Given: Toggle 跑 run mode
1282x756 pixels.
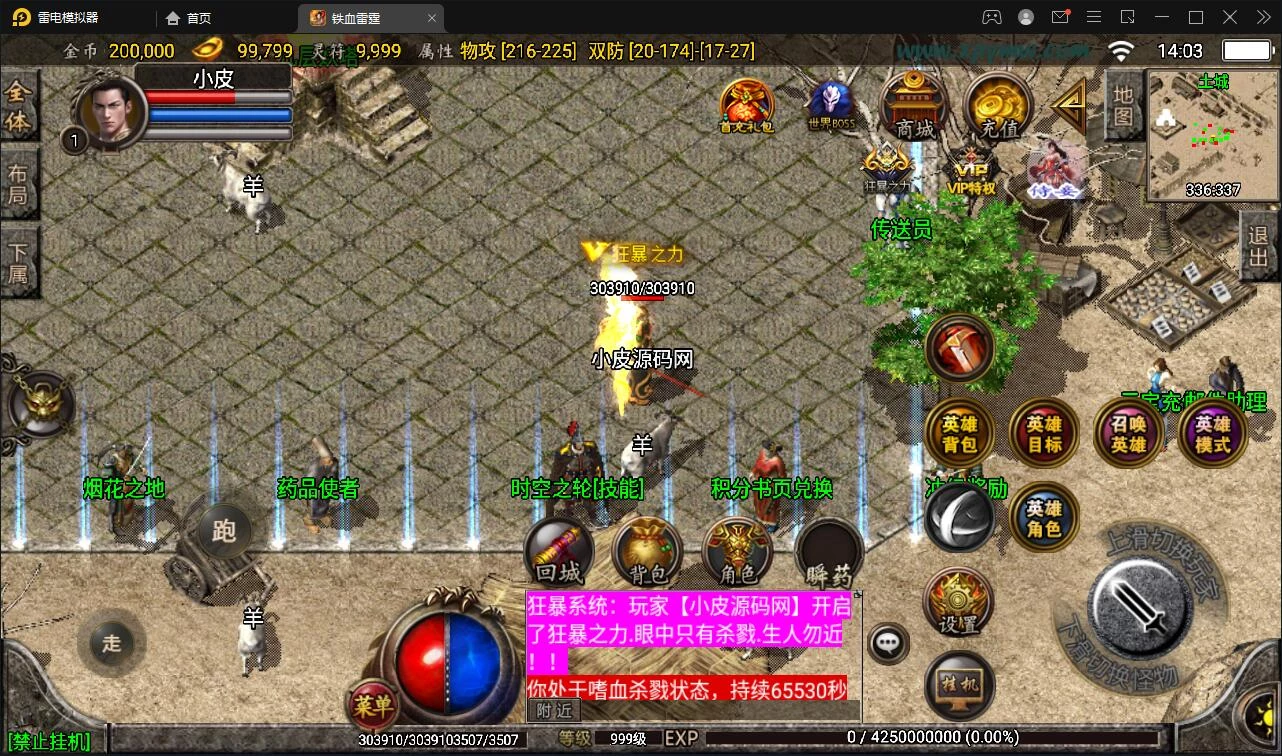Looking at the screenshot, I should [x=224, y=530].
